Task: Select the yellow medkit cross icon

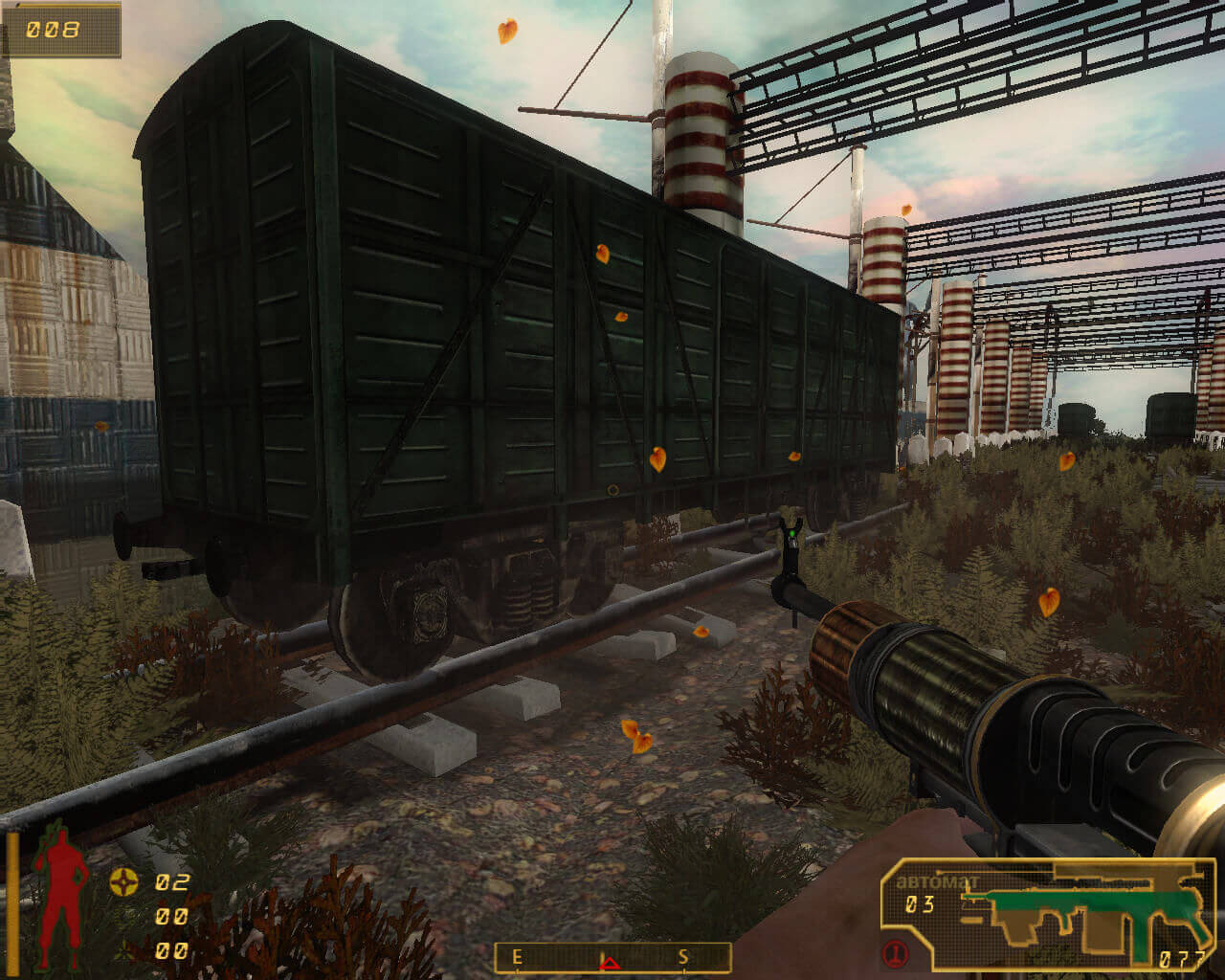Action: 122,881
